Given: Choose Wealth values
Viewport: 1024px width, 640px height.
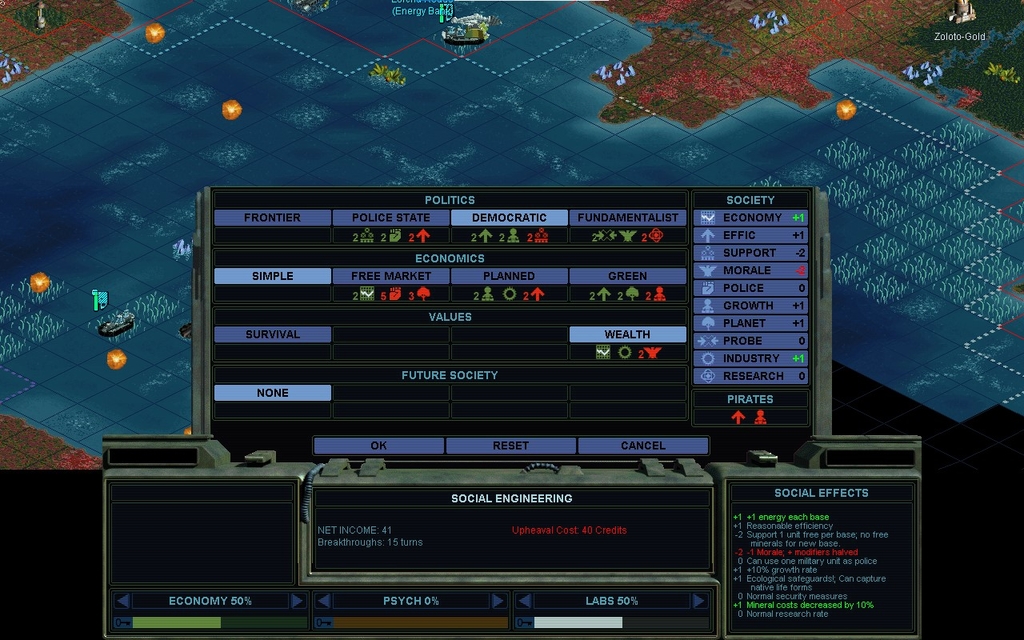Looking at the screenshot, I should coord(628,334).
